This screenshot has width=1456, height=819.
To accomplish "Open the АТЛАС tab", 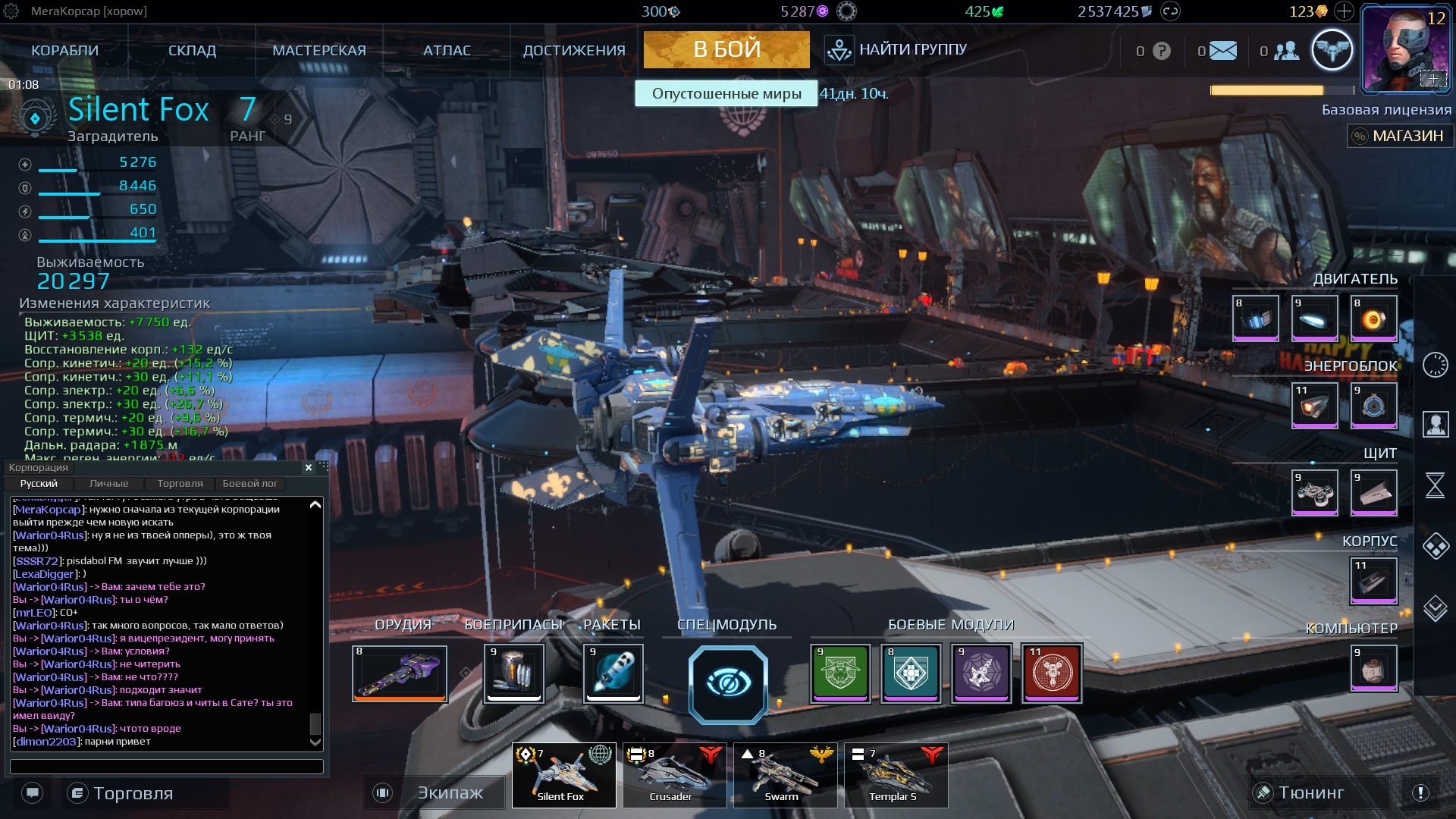I will click(447, 51).
